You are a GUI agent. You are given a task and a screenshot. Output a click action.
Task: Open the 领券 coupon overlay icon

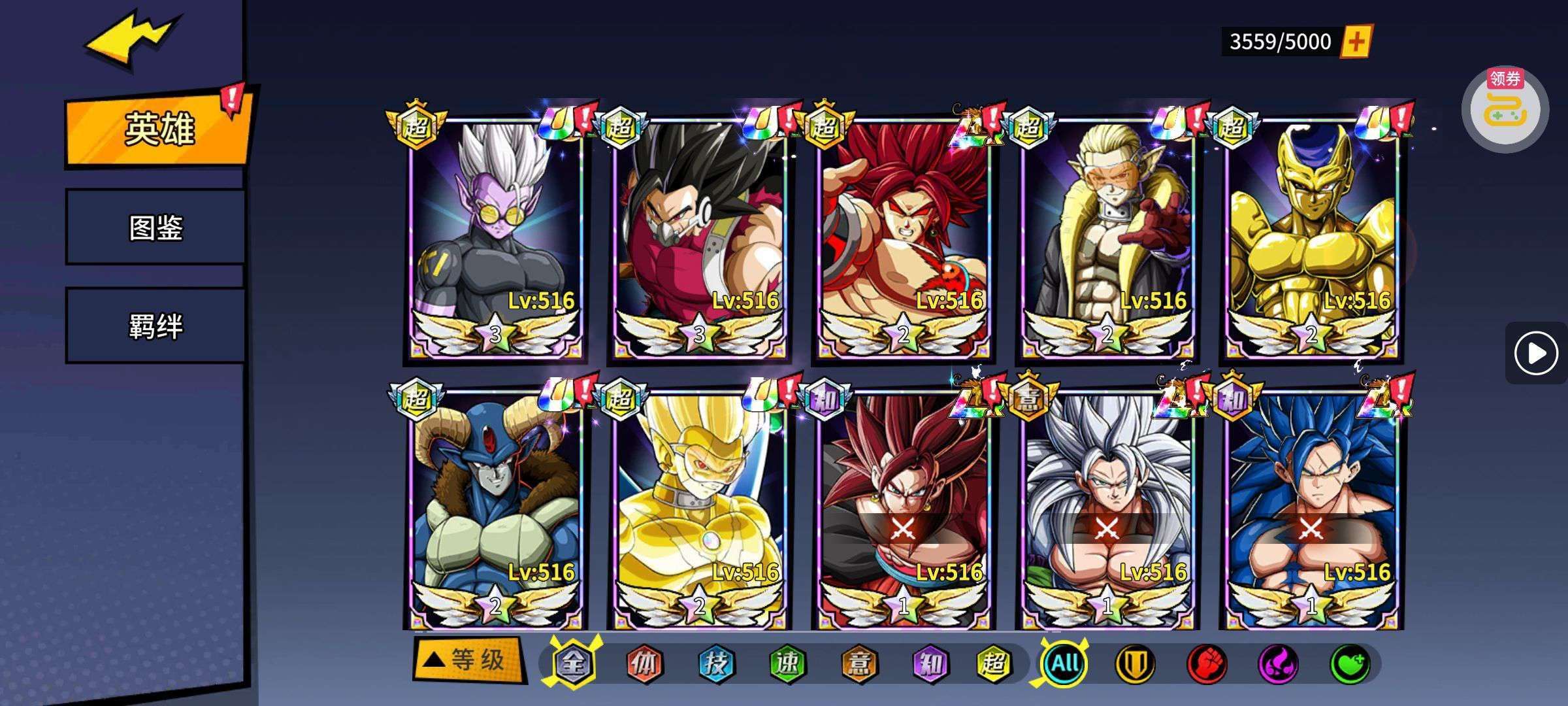point(1505,109)
